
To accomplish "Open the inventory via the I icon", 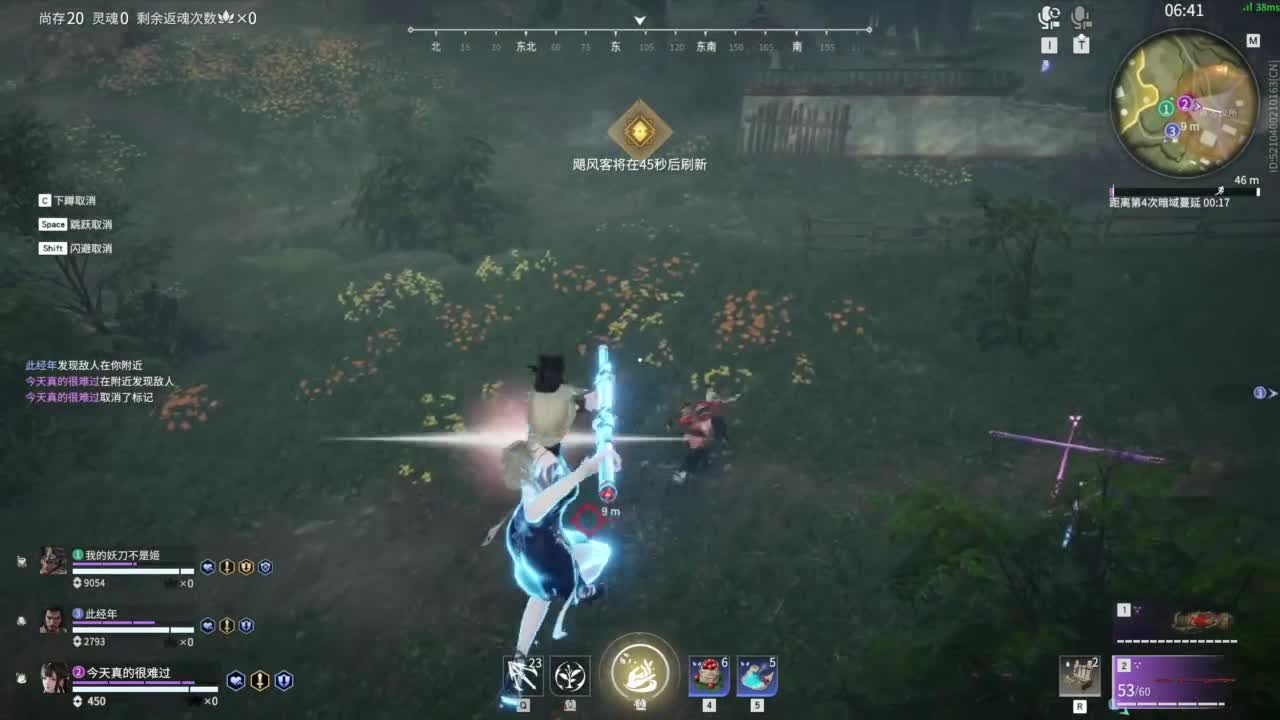I will pos(1050,45).
